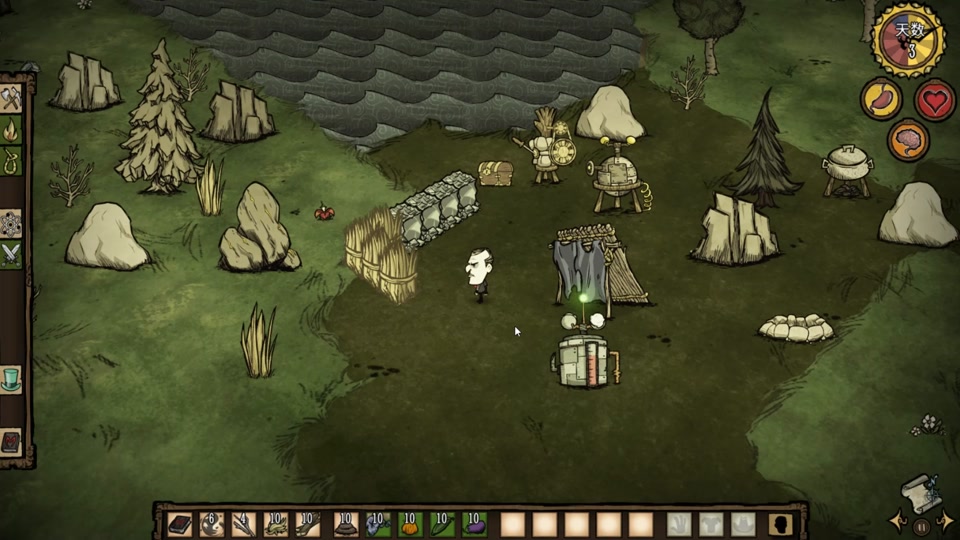Screen dimensions: 960x540
Task: Pause the game
Action: pos(921,524)
